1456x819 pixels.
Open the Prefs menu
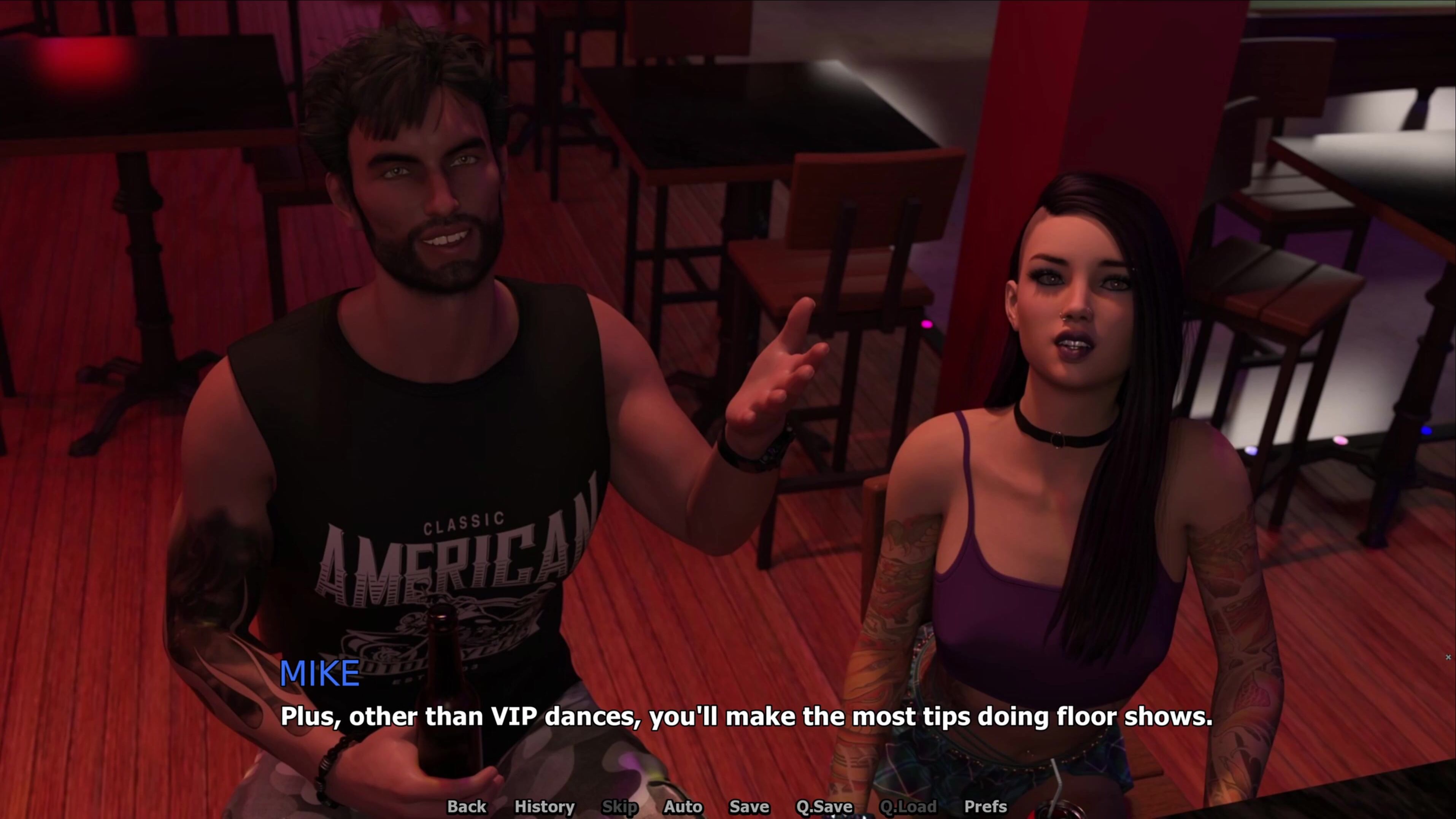tap(985, 806)
